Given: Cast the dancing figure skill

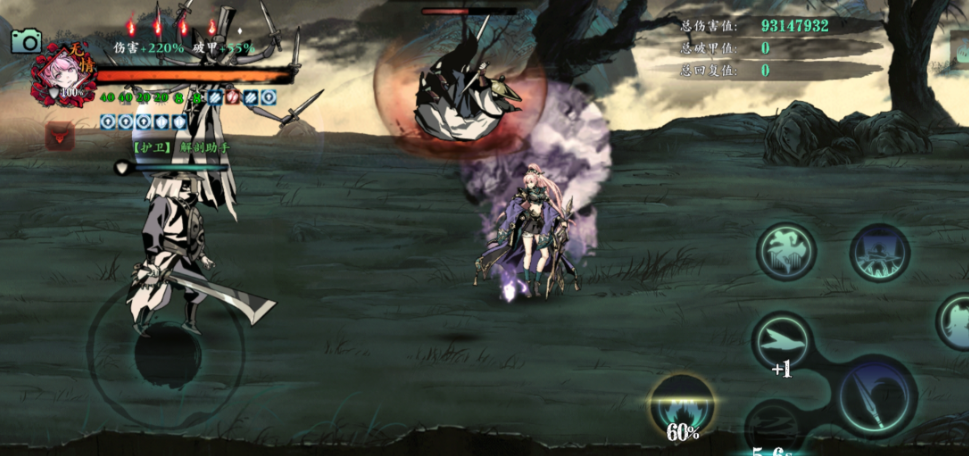Looking at the screenshot, I should pos(787,250).
